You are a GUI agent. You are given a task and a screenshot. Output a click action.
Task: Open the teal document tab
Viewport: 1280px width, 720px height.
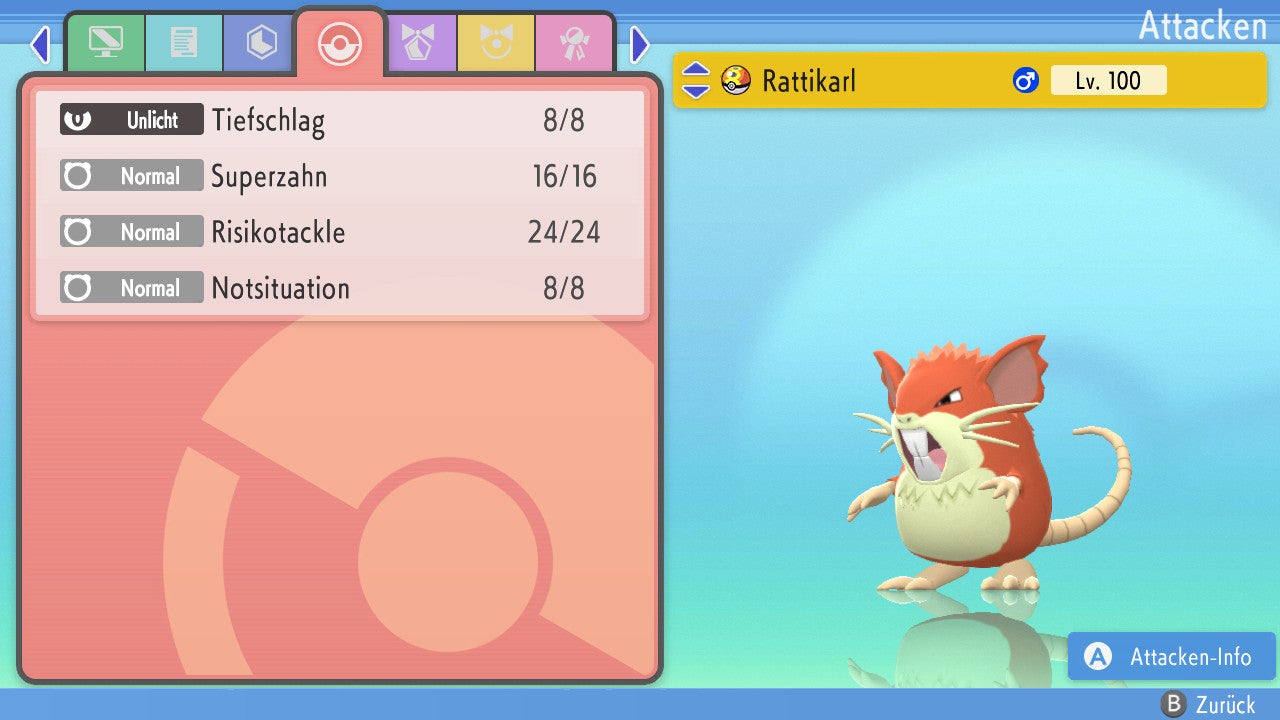[184, 42]
